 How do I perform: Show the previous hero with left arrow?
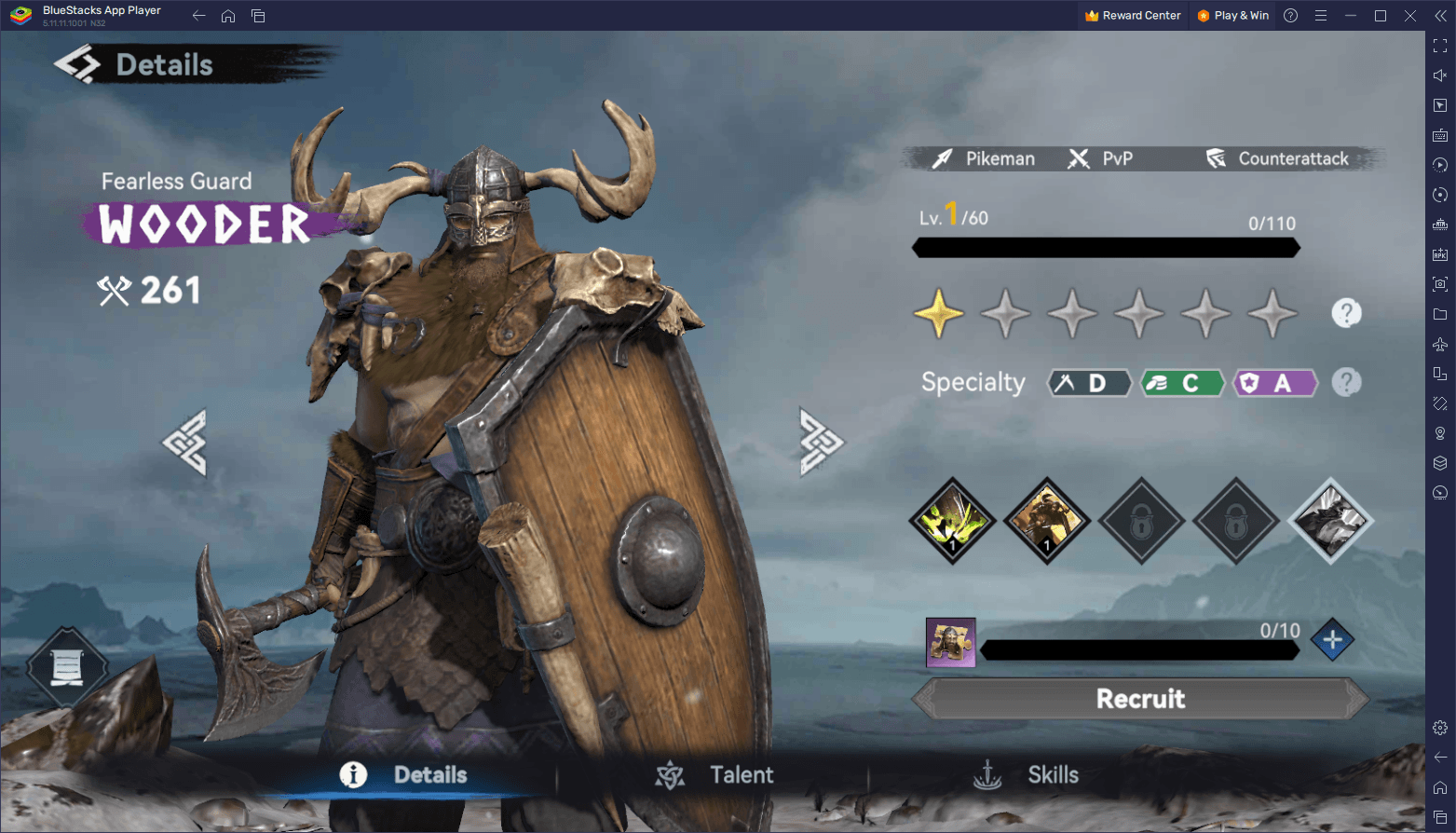click(184, 443)
